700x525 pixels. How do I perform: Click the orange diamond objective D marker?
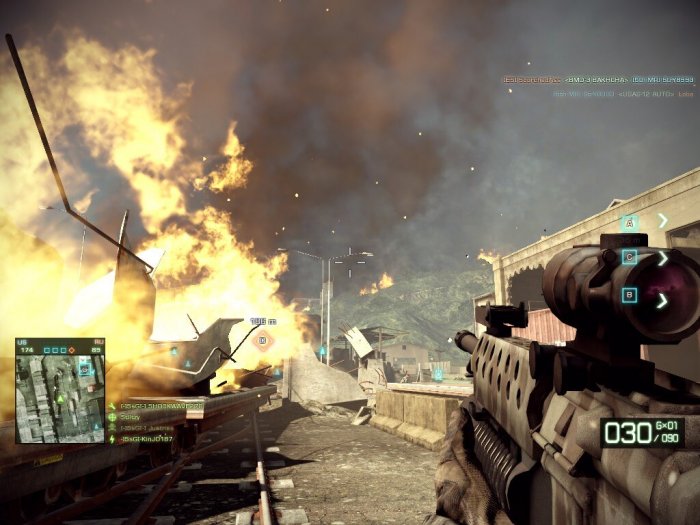pos(263,341)
